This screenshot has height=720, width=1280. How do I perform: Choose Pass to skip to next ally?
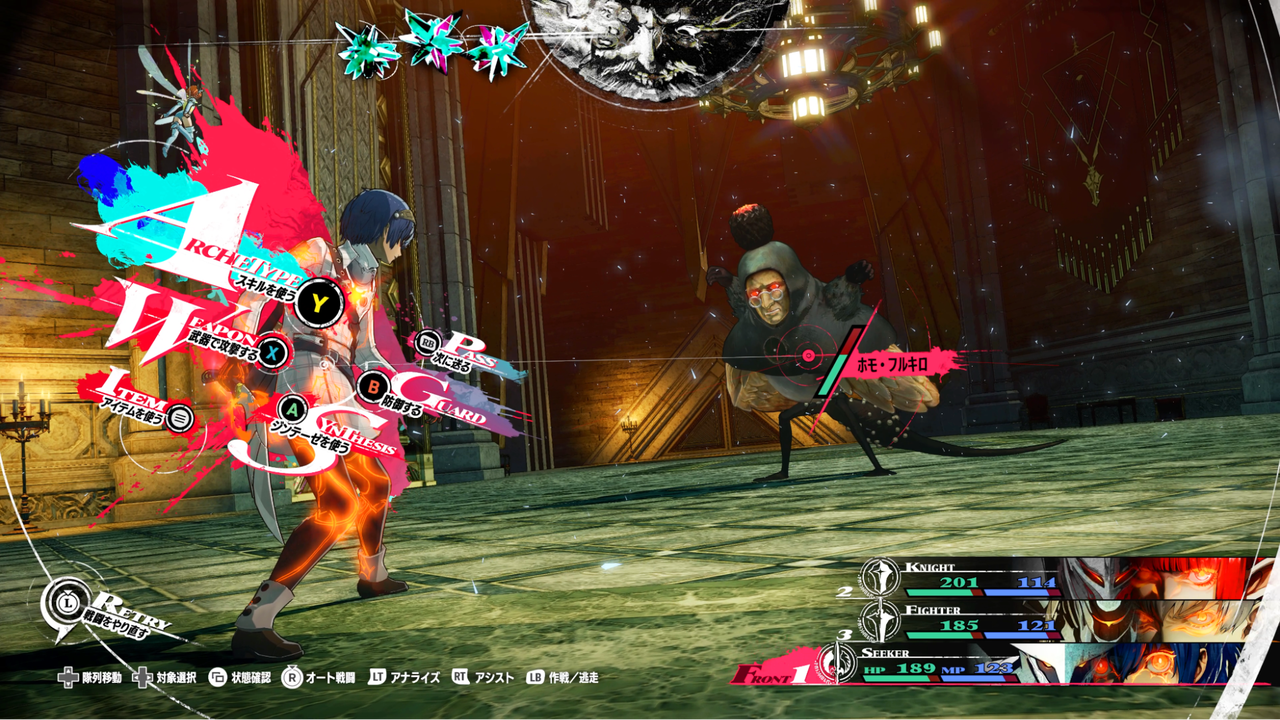click(428, 343)
